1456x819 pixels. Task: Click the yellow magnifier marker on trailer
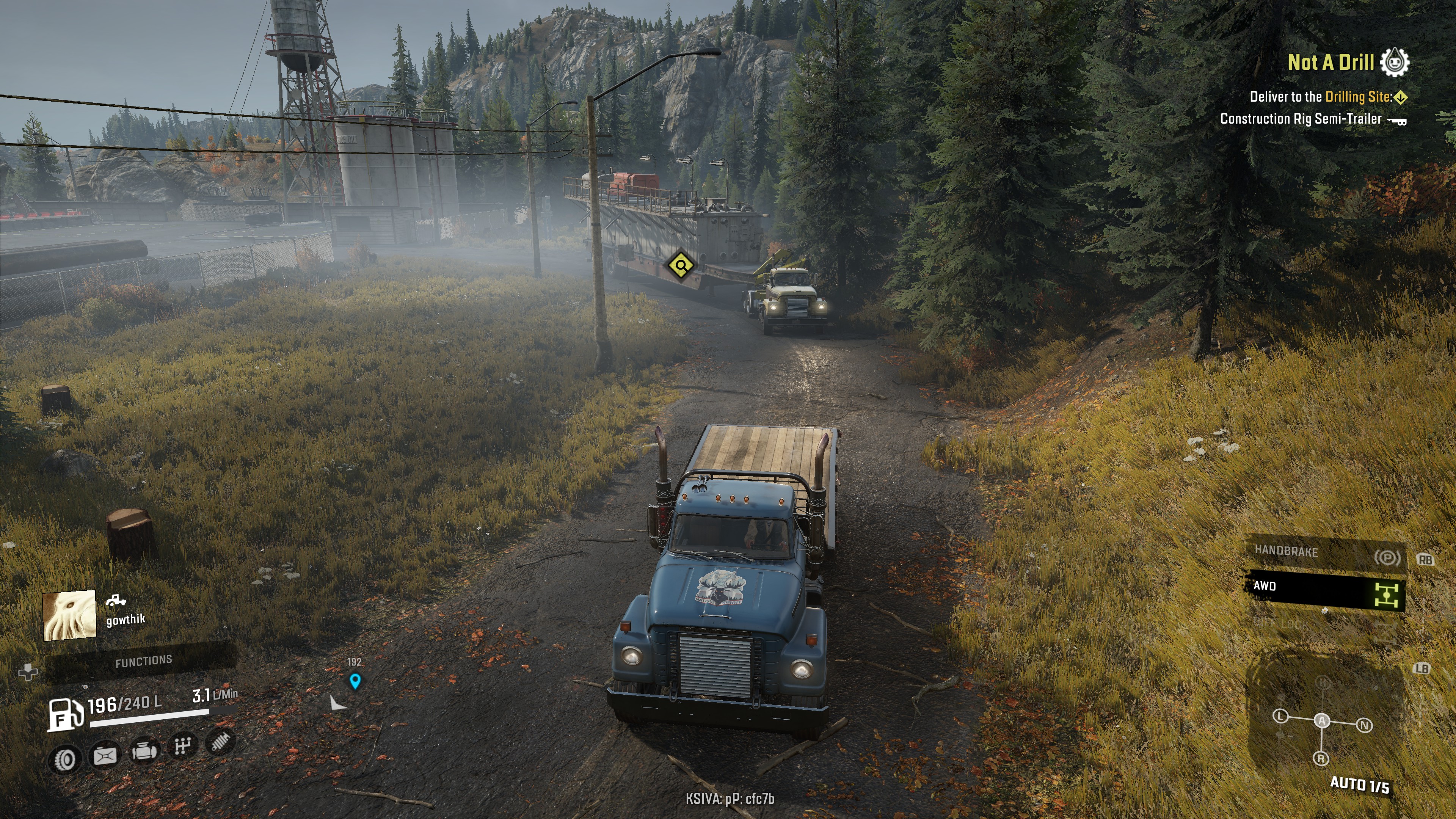[681, 265]
